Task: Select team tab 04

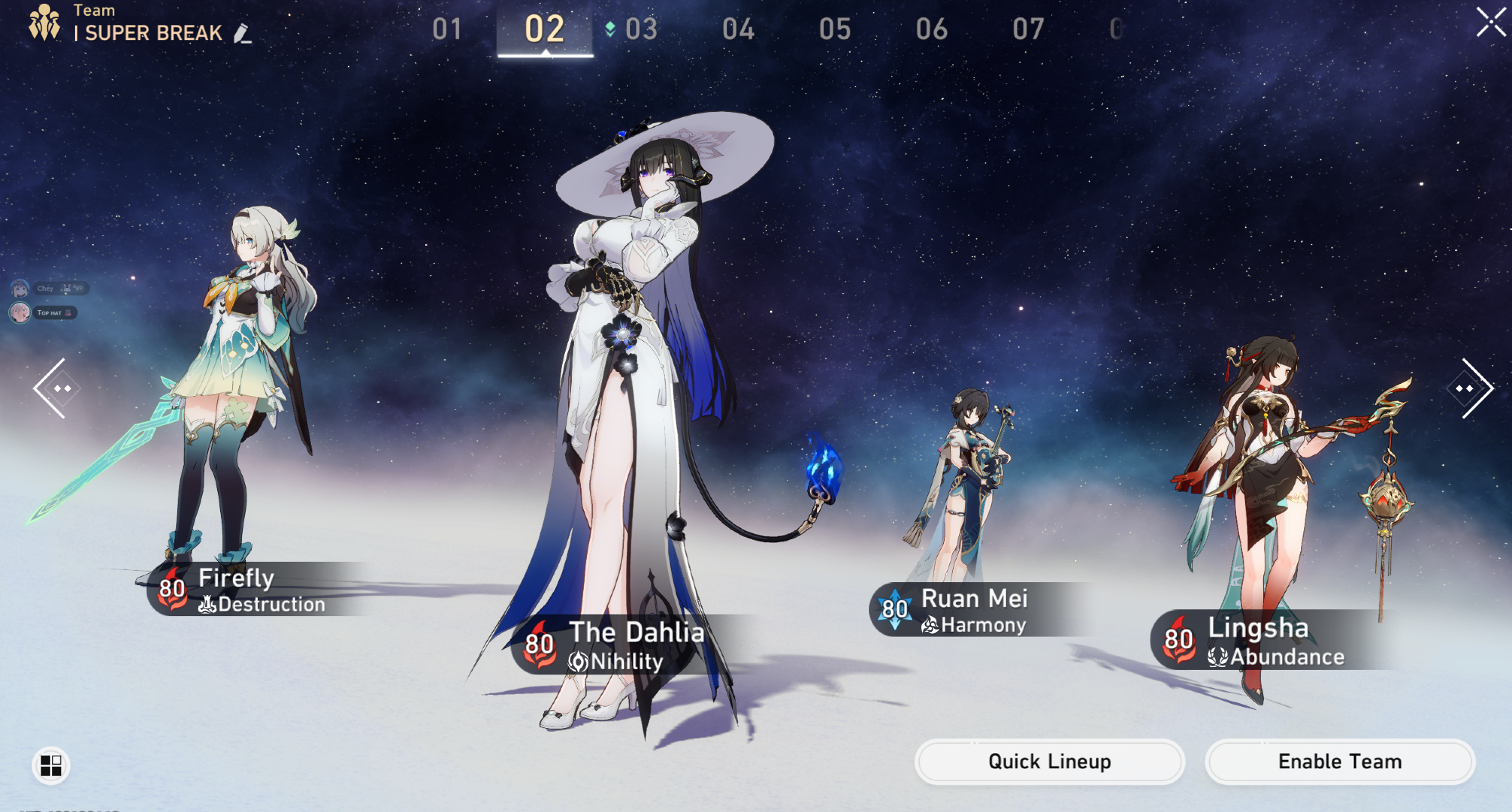Action: coord(738,29)
